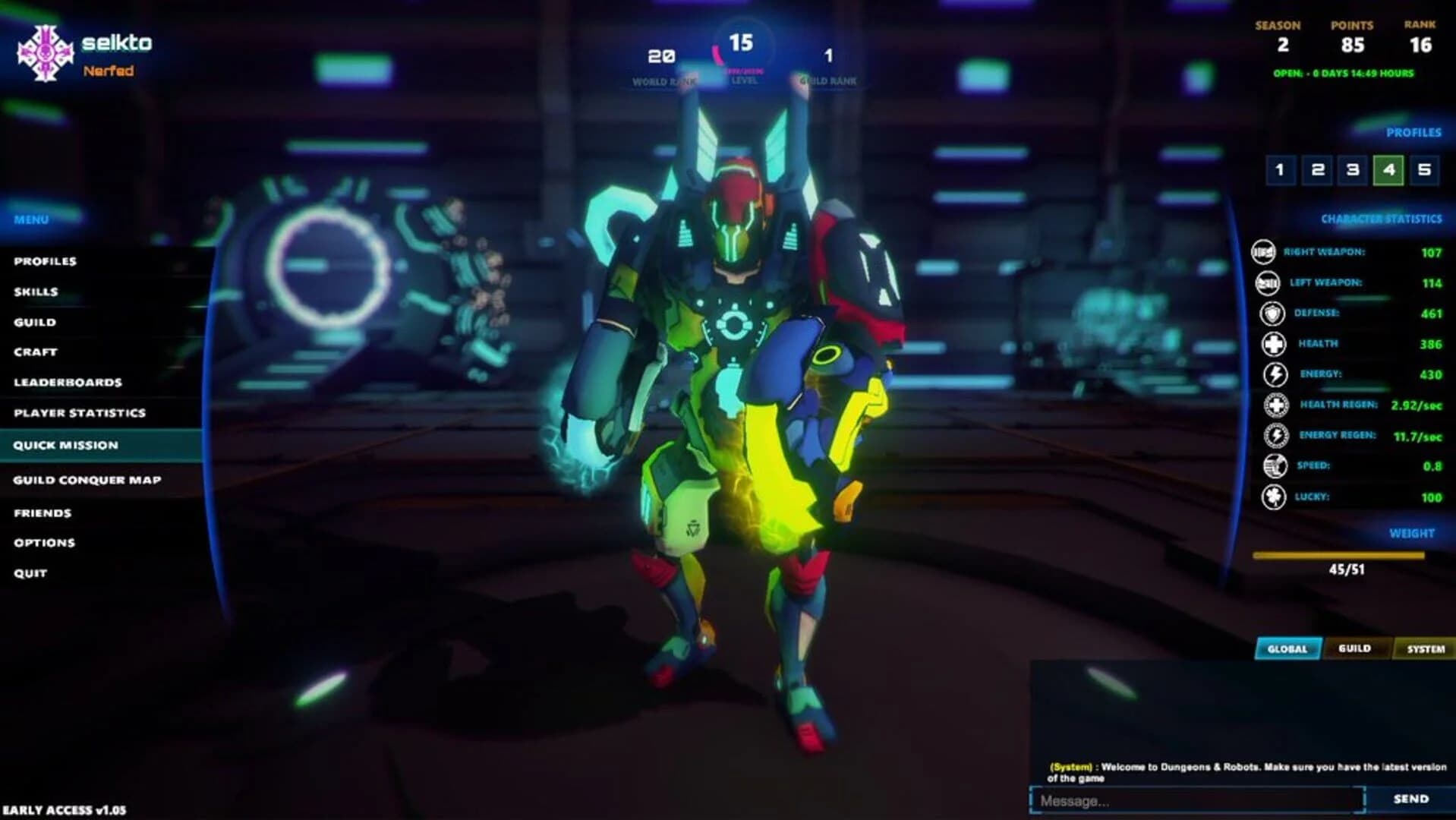Open the Quick Mission menu entry
The width and height of the screenshot is (1456, 820).
(66, 444)
